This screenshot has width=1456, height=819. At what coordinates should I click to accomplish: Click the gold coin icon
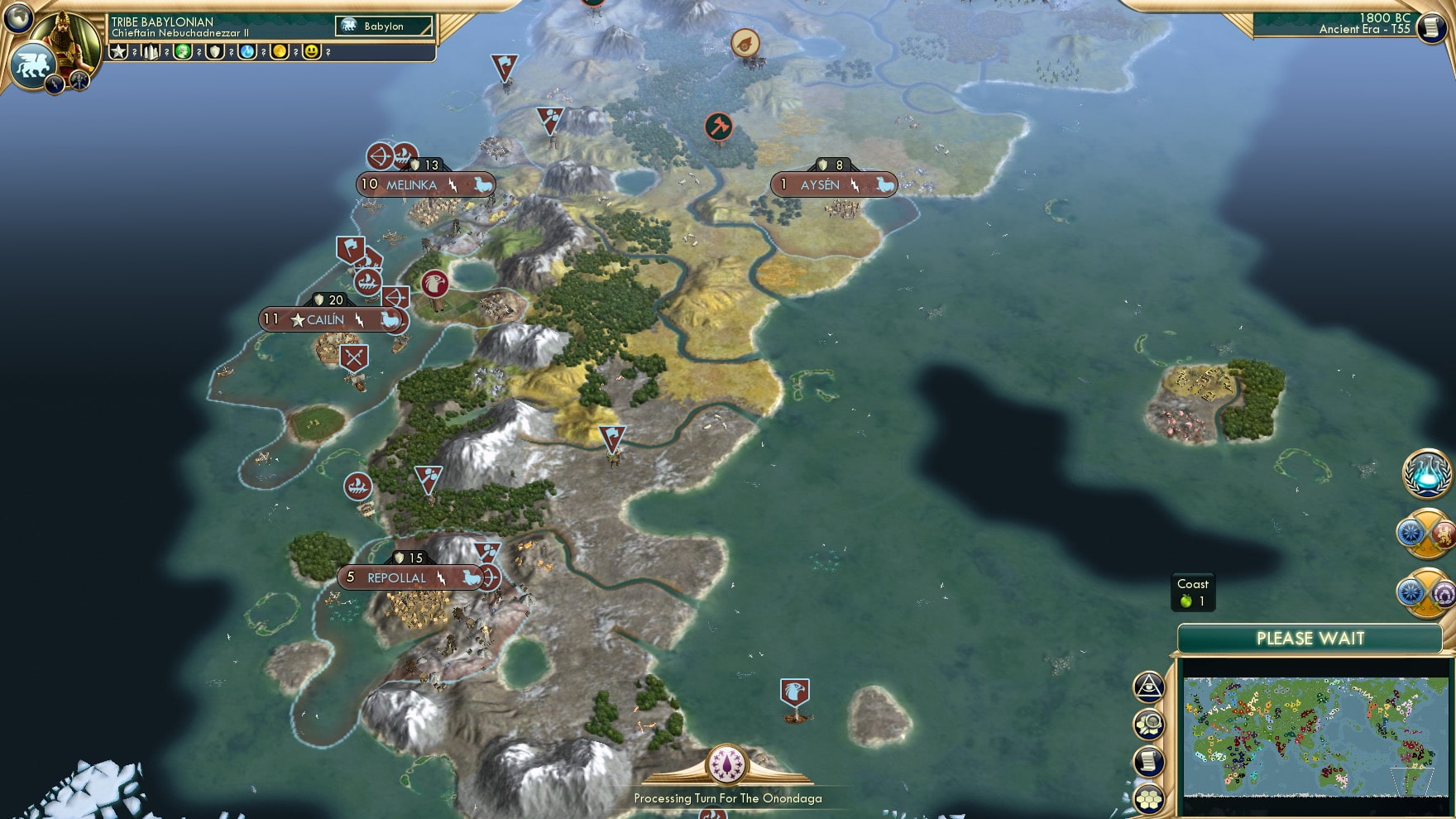click(280, 51)
